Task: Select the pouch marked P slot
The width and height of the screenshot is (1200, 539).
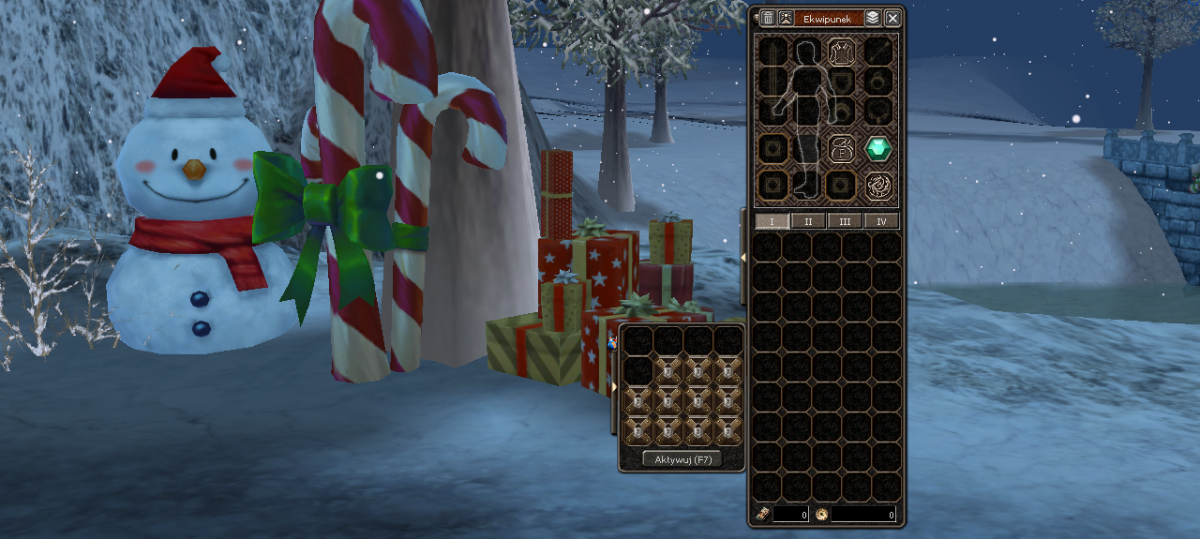Action: tap(842, 149)
